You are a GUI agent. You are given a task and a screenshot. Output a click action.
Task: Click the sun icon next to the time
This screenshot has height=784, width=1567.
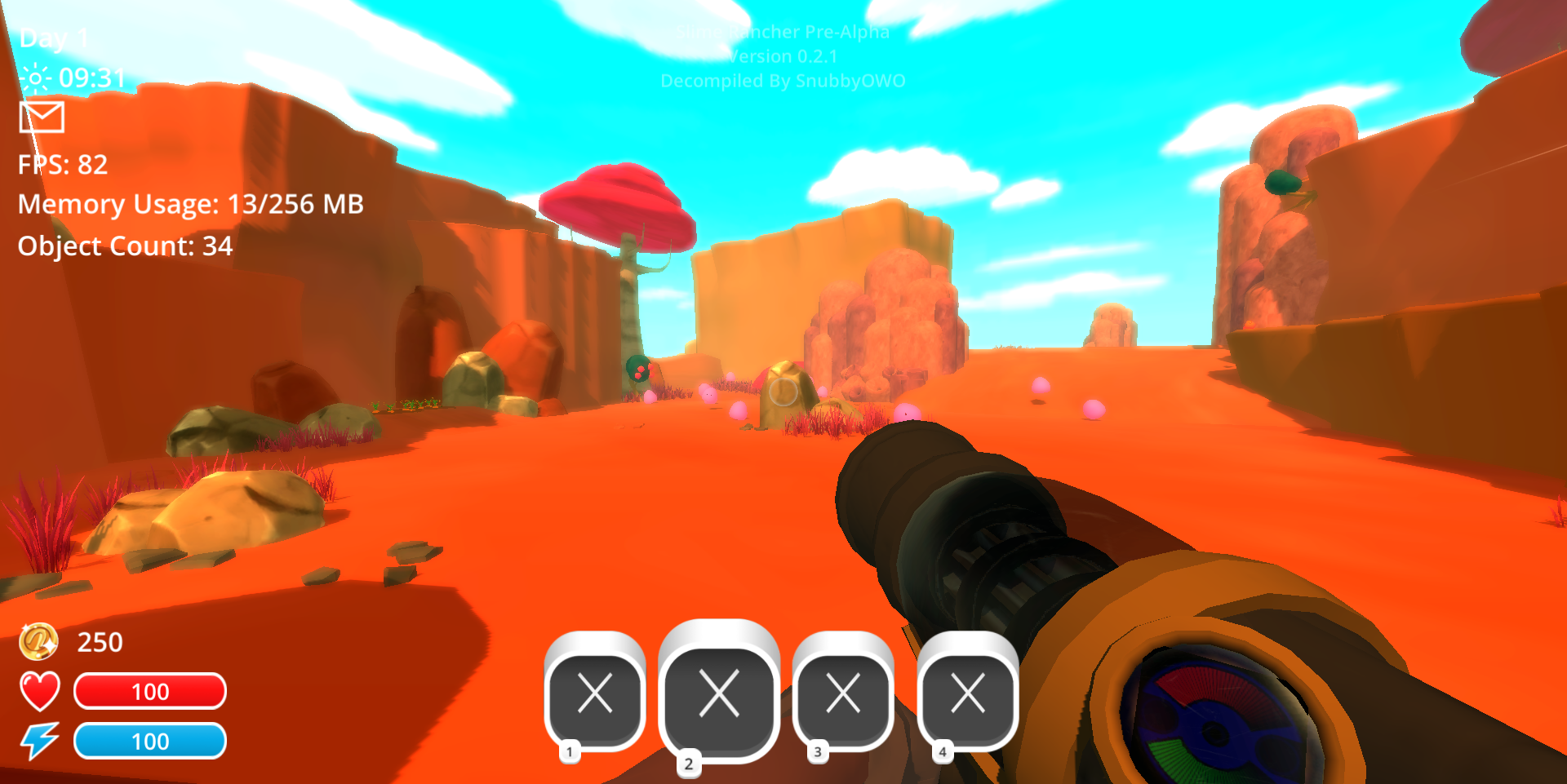tap(35, 78)
